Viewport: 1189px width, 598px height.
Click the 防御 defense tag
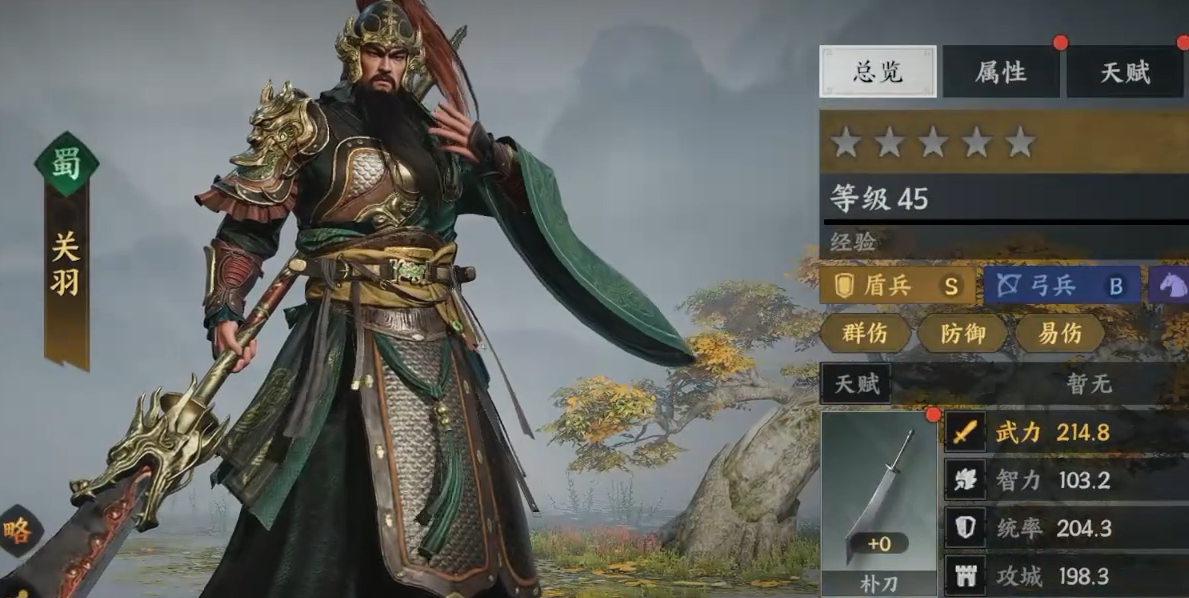pos(961,333)
